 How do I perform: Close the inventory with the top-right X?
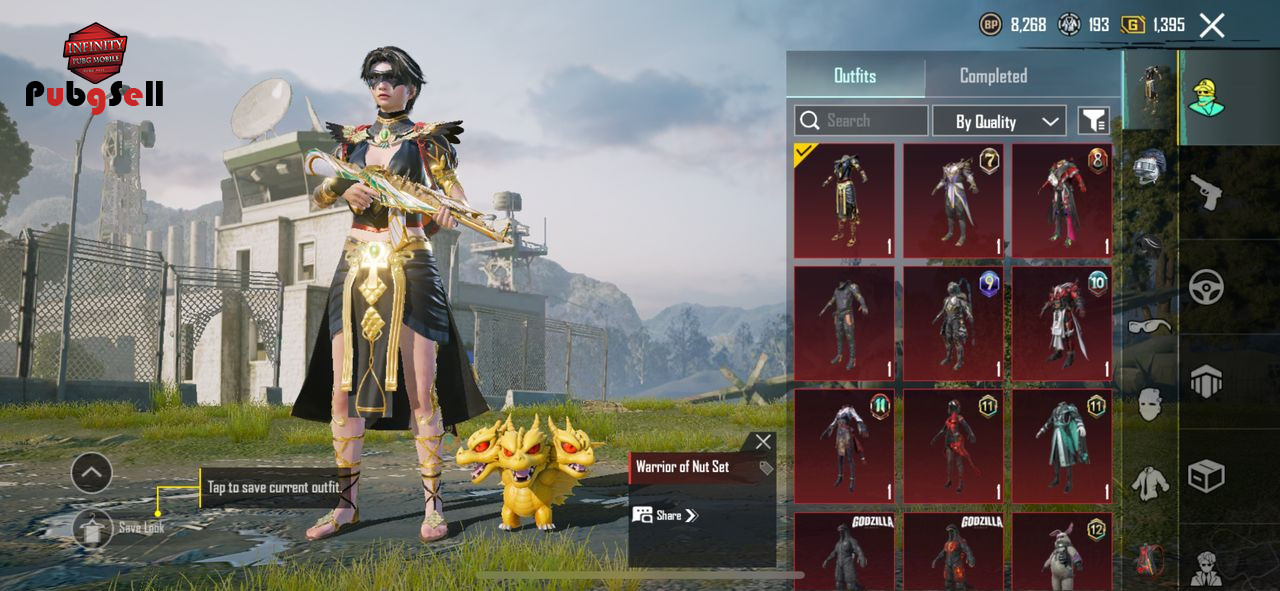tap(1212, 26)
